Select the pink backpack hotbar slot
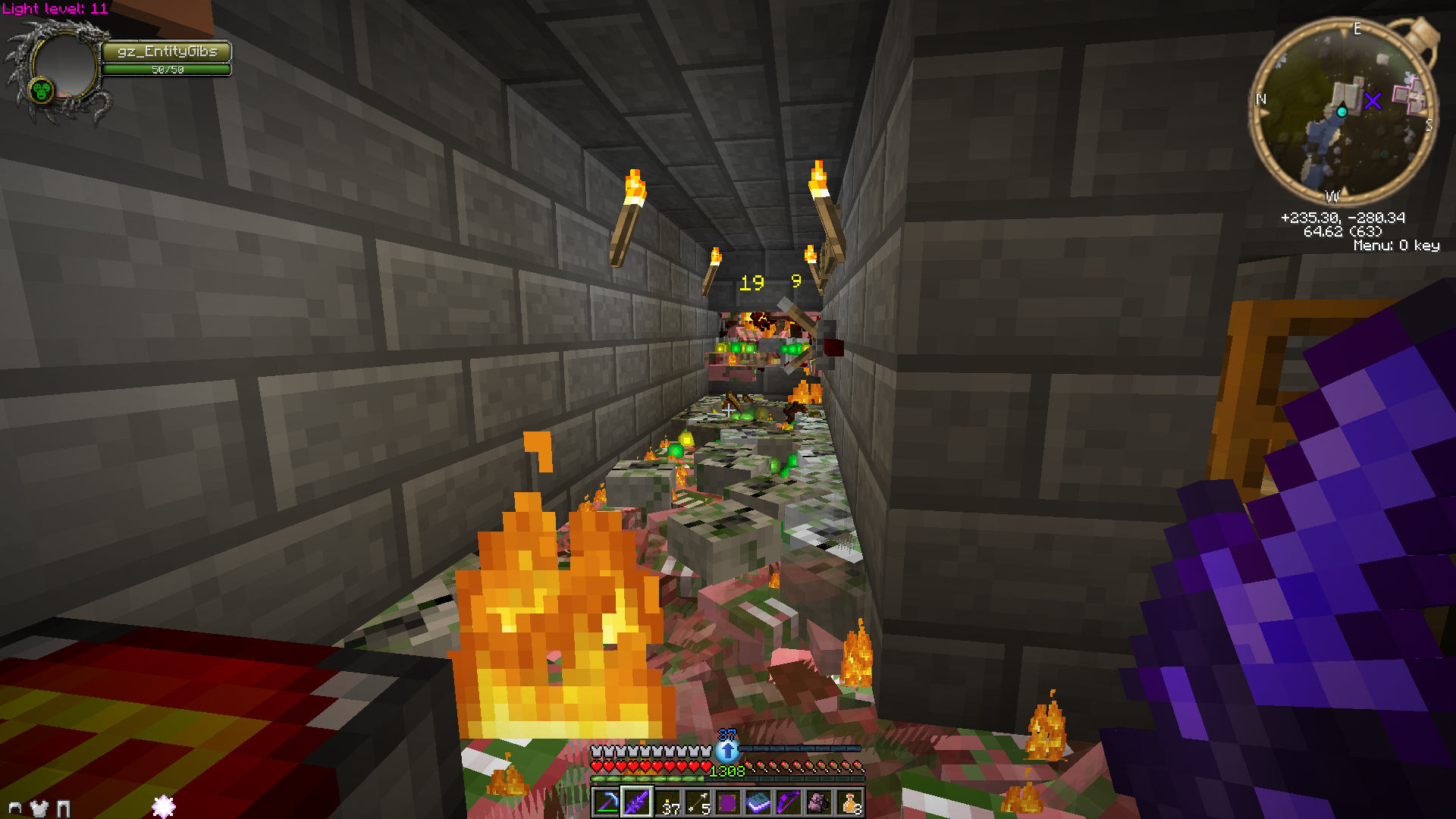Image resolution: width=1456 pixels, height=819 pixels. 819,802
